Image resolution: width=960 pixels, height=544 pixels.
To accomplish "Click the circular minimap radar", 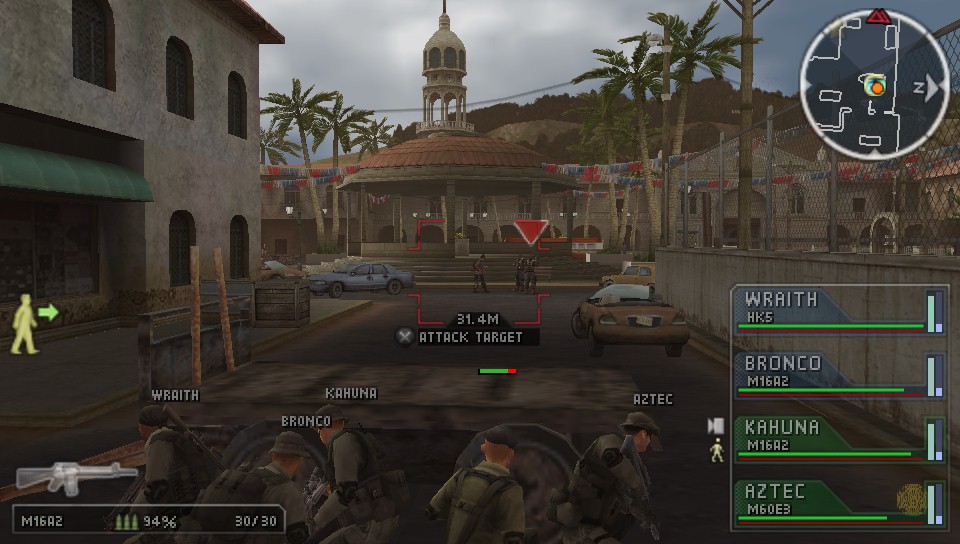I will [x=874, y=87].
